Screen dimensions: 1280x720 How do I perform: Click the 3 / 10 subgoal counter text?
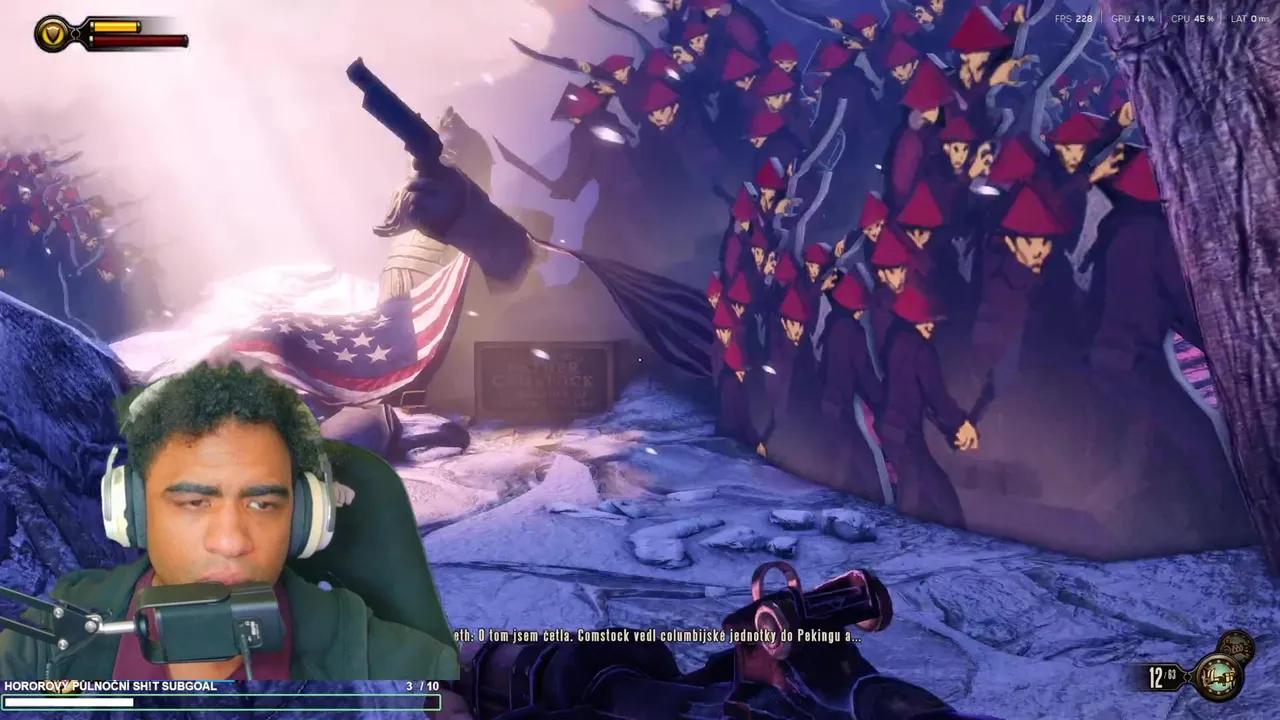tap(413, 686)
